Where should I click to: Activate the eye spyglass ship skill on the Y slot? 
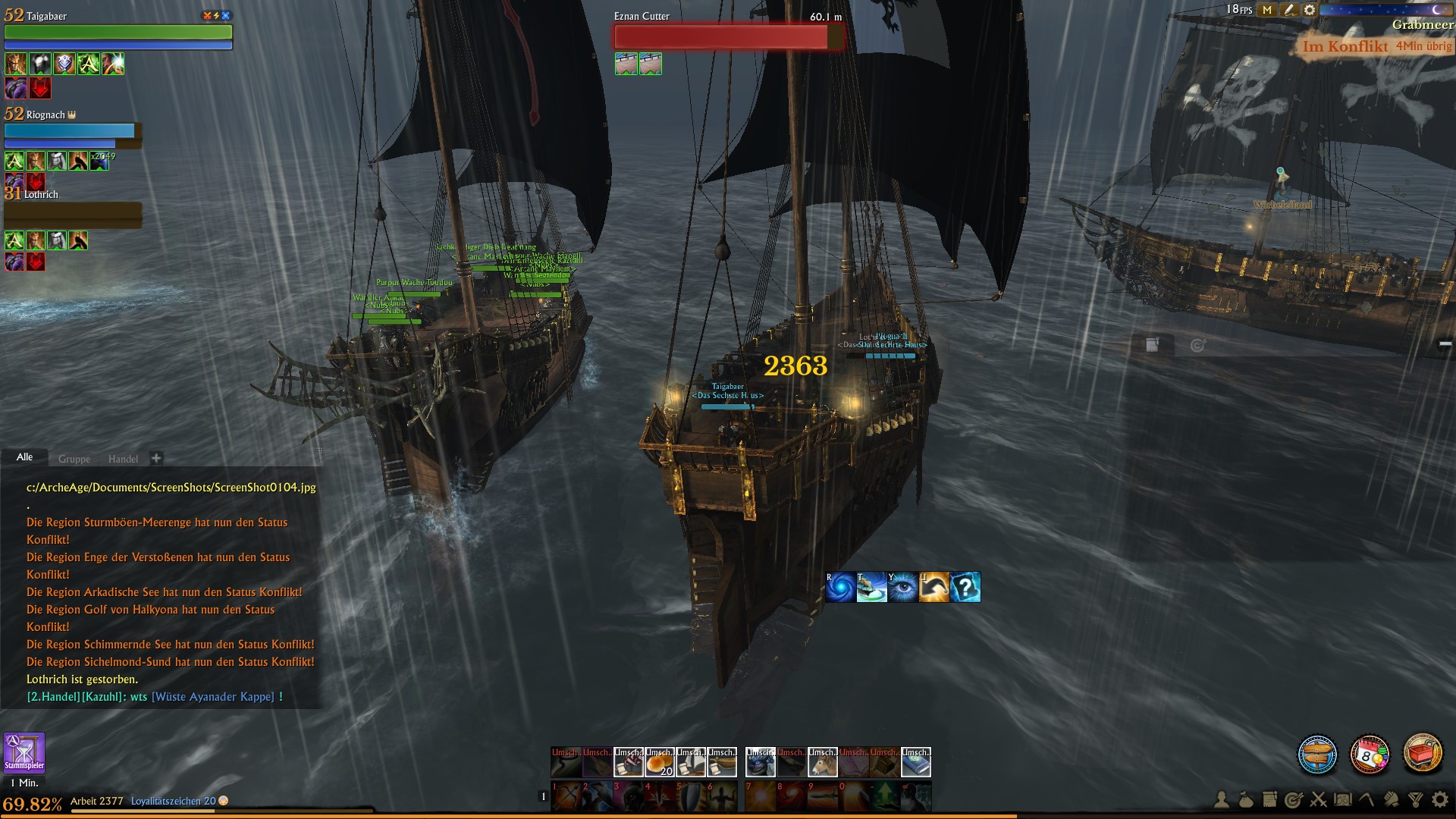[902, 587]
